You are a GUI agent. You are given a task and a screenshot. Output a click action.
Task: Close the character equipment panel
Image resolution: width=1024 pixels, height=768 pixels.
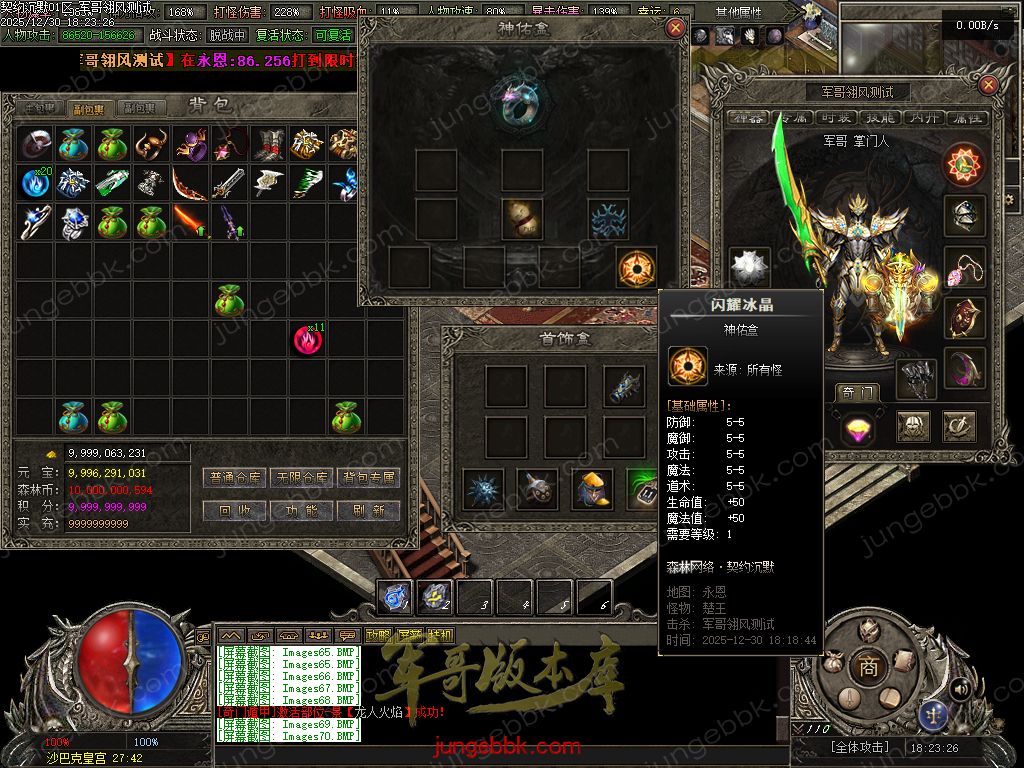(988, 86)
